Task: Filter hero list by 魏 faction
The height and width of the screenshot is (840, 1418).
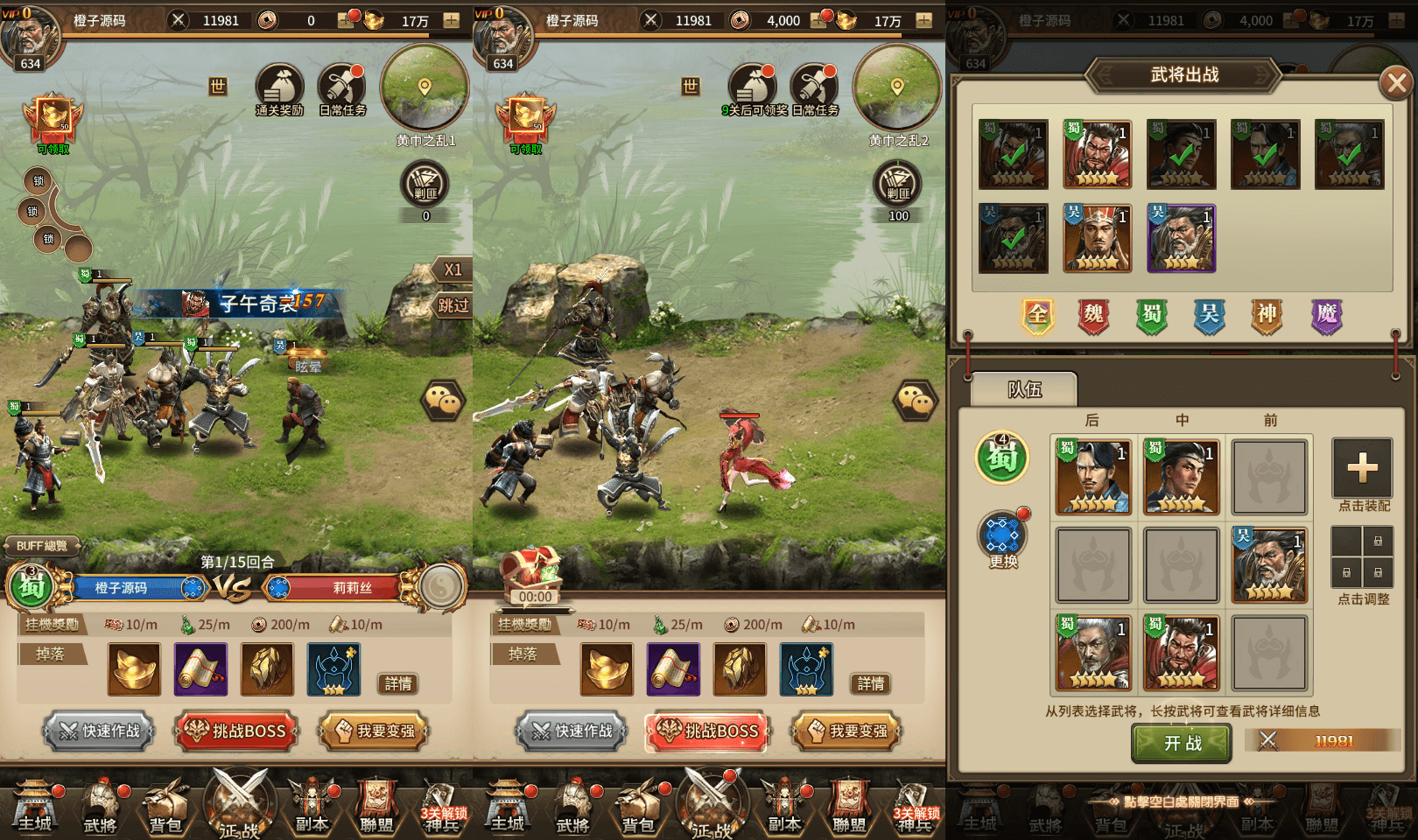Action: pos(1094,315)
